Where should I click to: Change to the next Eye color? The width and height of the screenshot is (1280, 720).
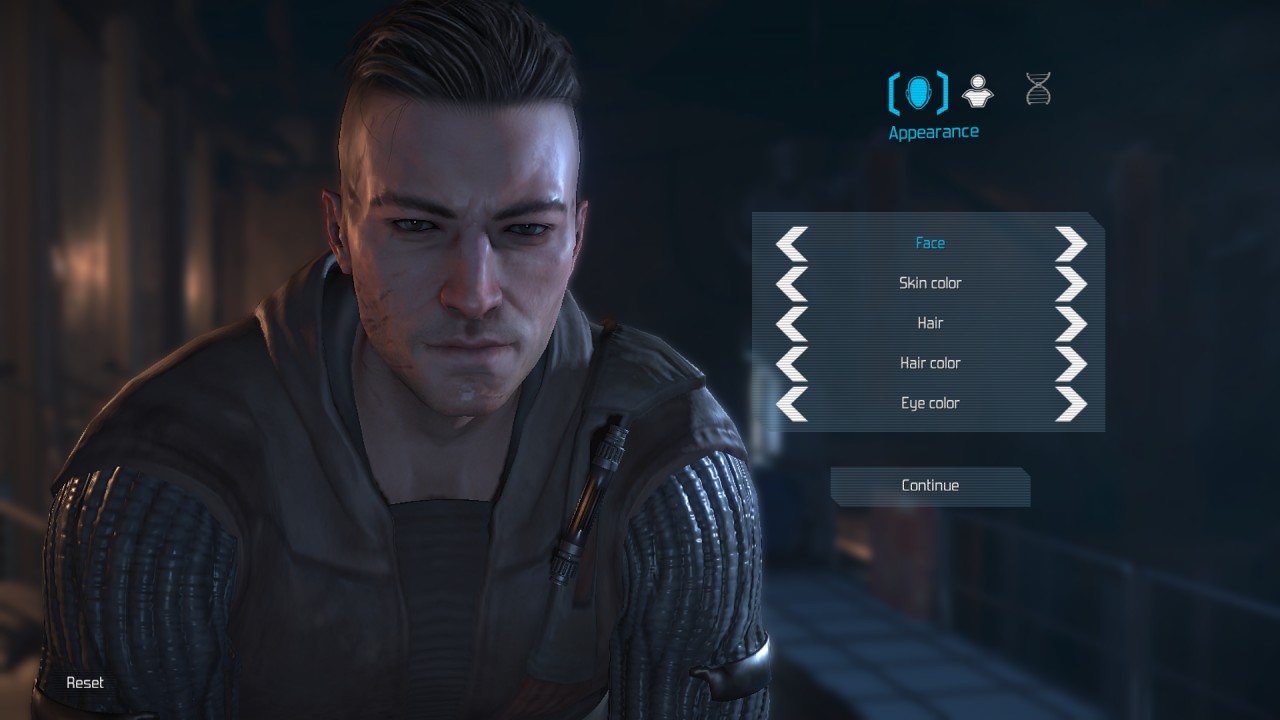point(1070,403)
